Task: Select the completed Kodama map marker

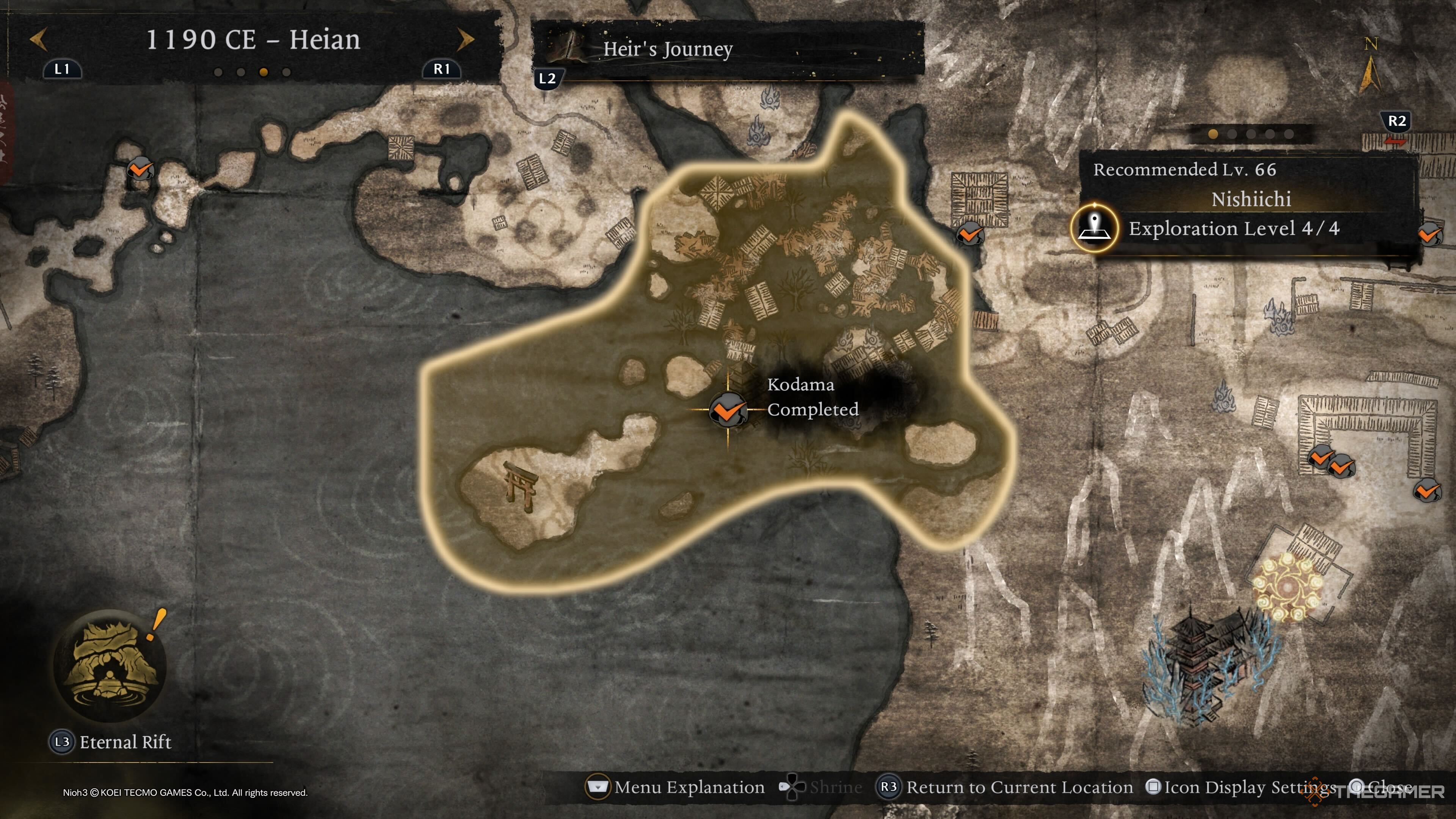Action: coord(728,410)
